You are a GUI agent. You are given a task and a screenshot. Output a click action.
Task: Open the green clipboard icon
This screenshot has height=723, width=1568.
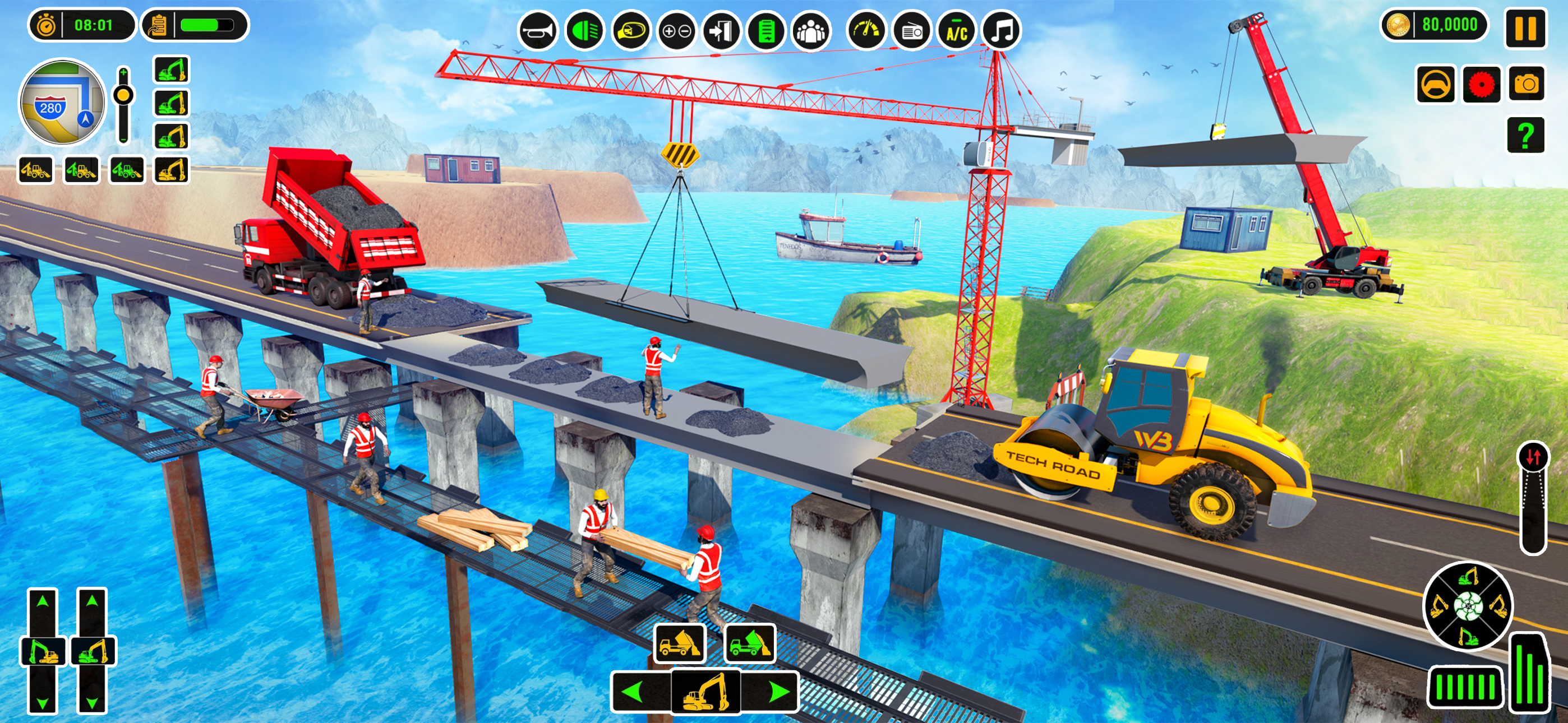pyautogui.click(x=767, y=30)
